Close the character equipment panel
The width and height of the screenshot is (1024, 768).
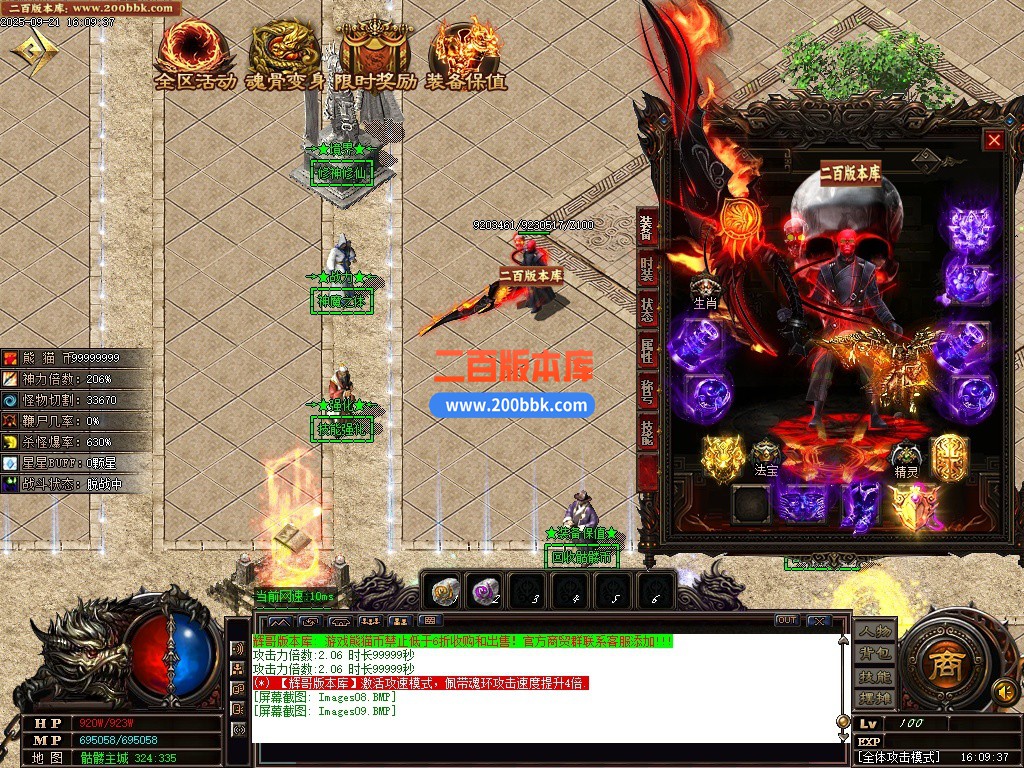coord(993,141)
